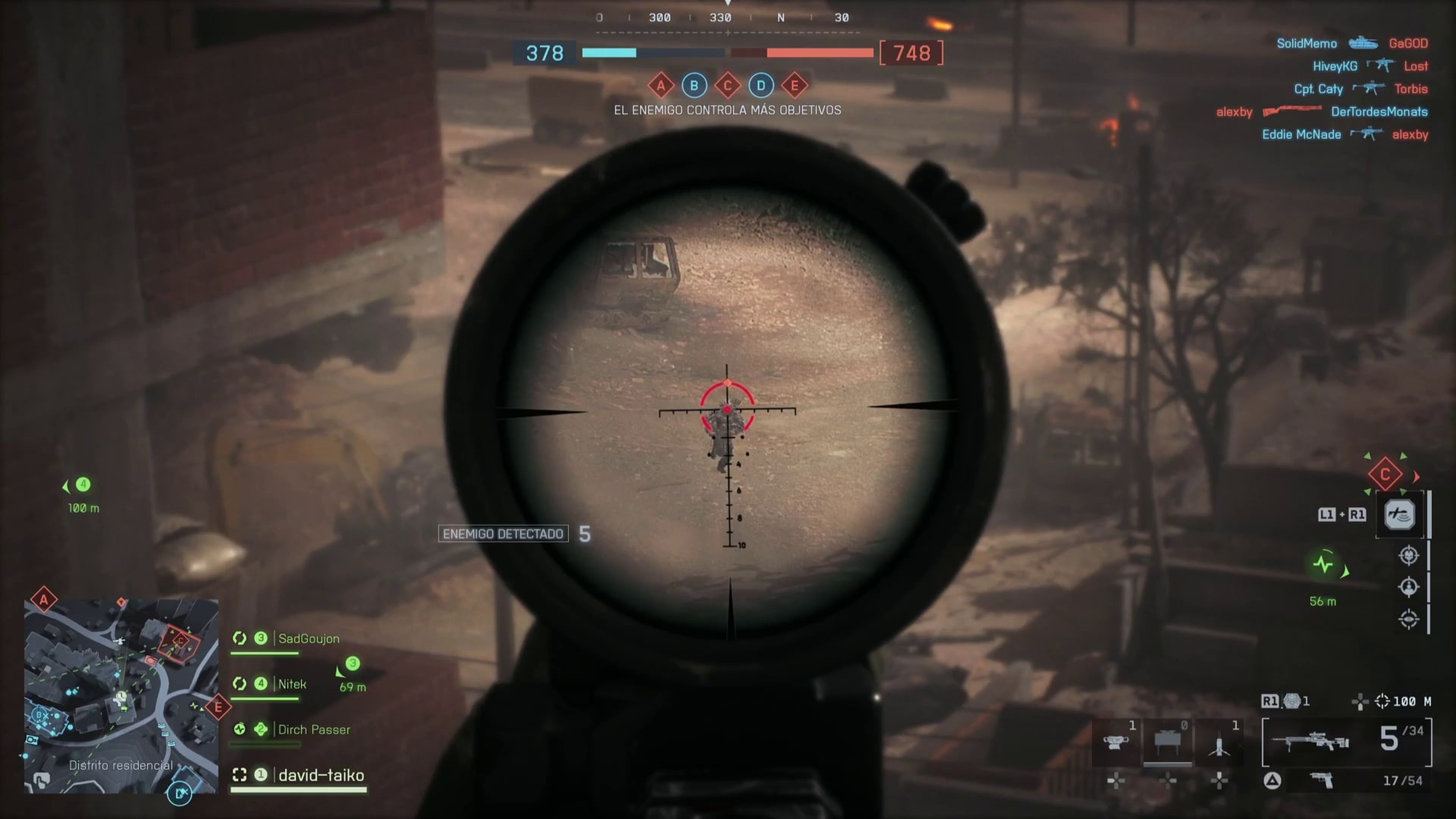Expand squad member SadGoujon entry
The image size is (1456, 819).
[308, 639]
